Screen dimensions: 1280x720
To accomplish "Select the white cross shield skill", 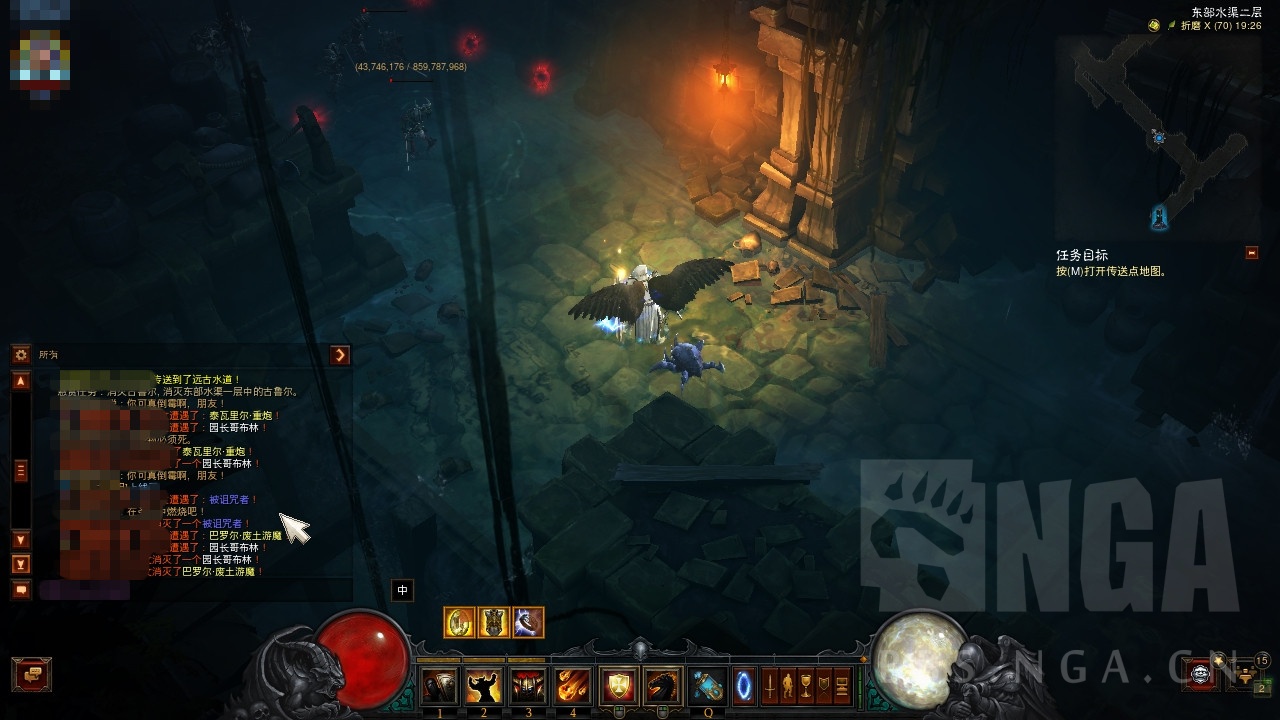I will (x=618, y=686).
